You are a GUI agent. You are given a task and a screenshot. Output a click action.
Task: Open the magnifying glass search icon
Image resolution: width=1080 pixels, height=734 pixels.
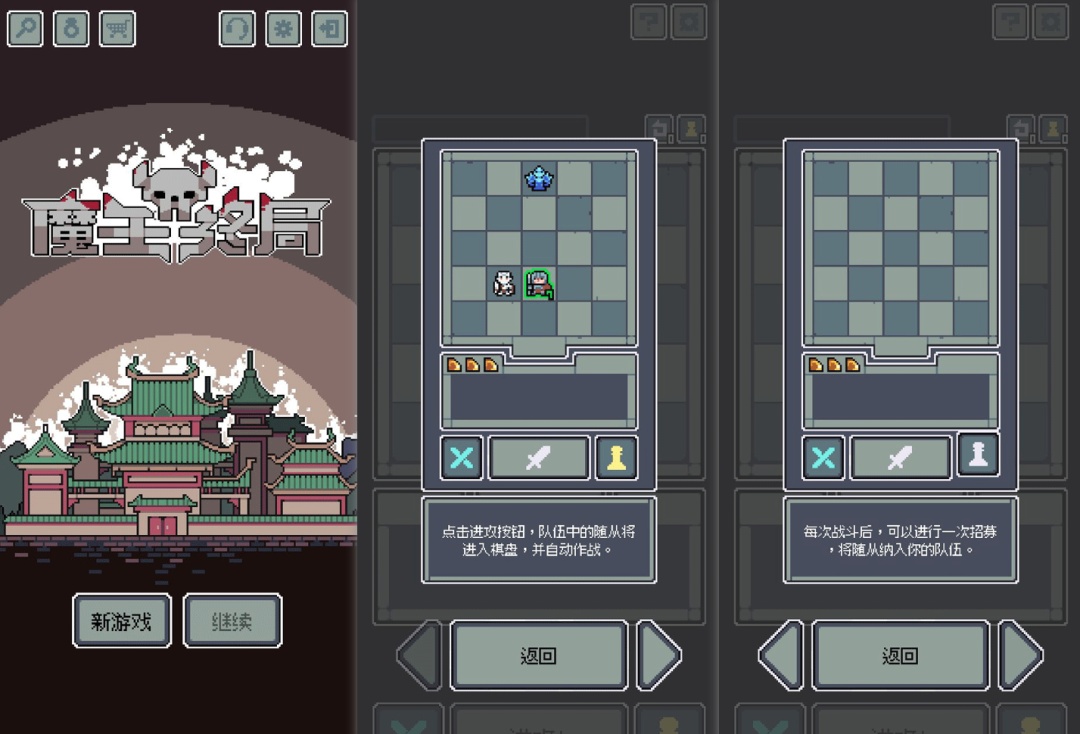point(25,28)
